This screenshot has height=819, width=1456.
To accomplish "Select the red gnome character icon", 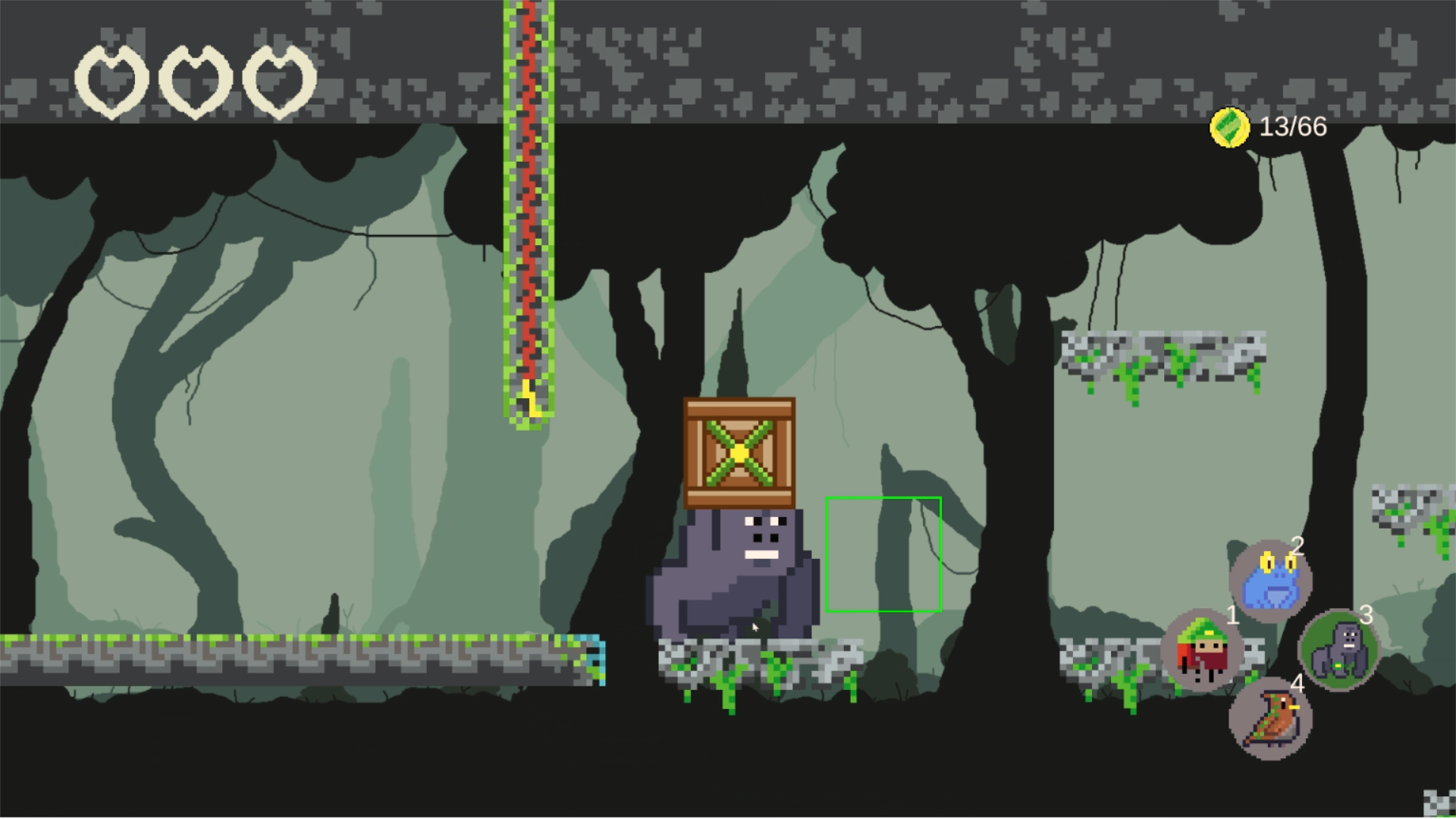I will (x=1201, y=650).
